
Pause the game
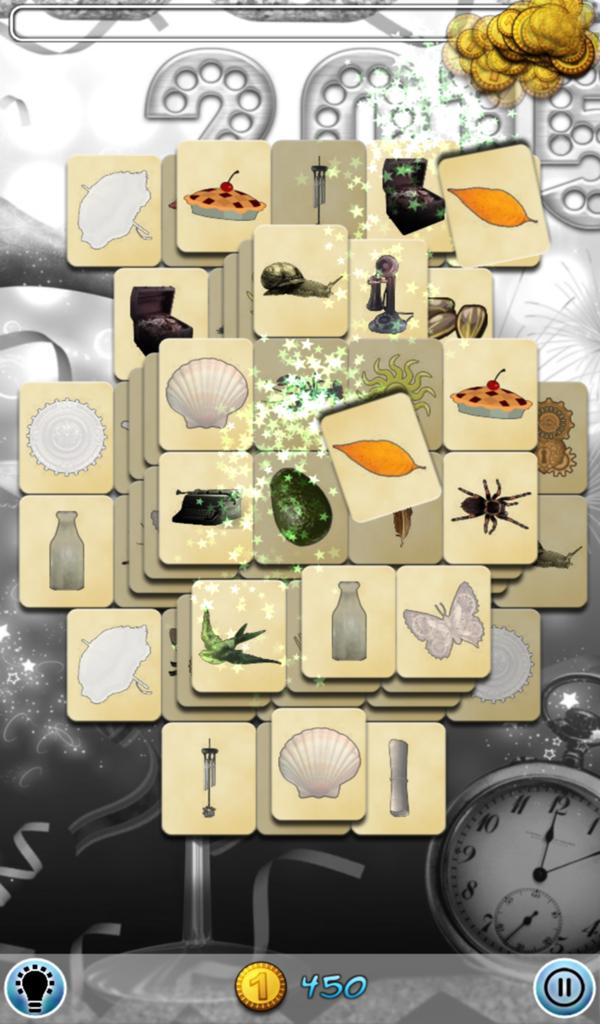pyautogui.click(x=564, y=988)
